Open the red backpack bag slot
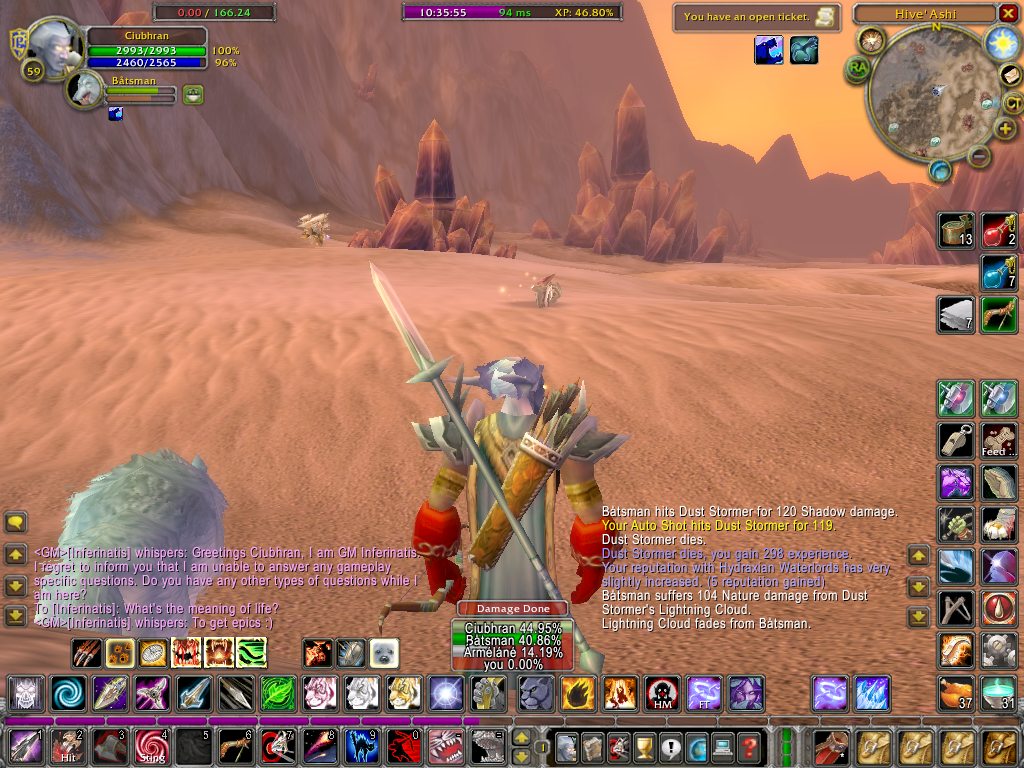This screenshot has width=1024, height=768. [x=828, y=746]
